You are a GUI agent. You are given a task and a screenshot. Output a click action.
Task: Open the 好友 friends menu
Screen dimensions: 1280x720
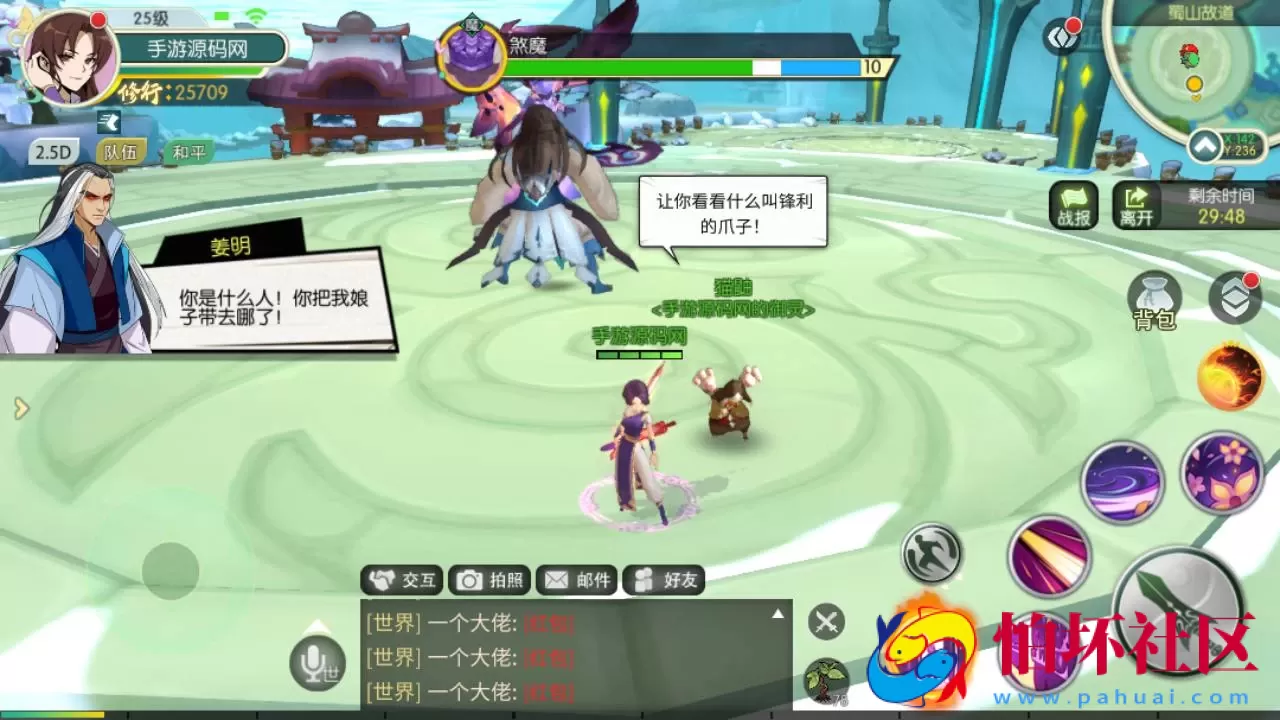[x=665, y=580]
